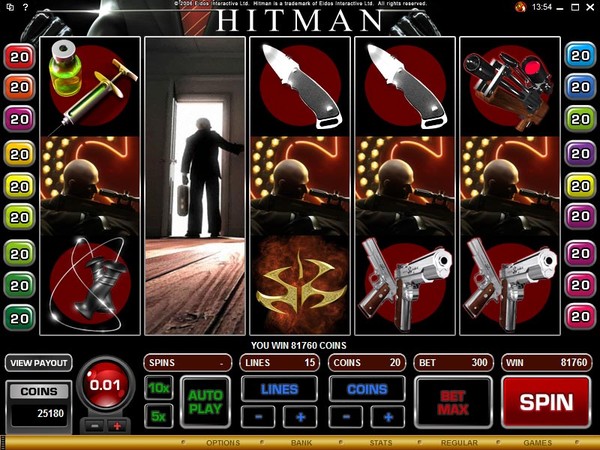600x450 pixels.
Task: Open the Stats menu
Action: click(380, 442)
